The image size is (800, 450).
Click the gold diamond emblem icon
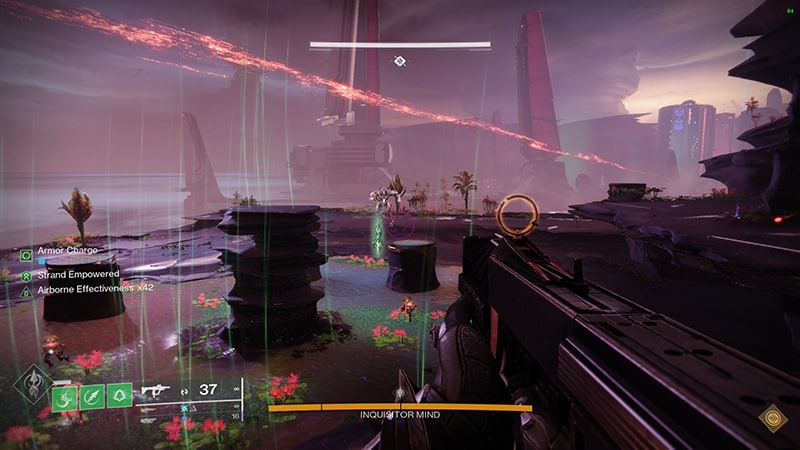(x=771, y=418)
